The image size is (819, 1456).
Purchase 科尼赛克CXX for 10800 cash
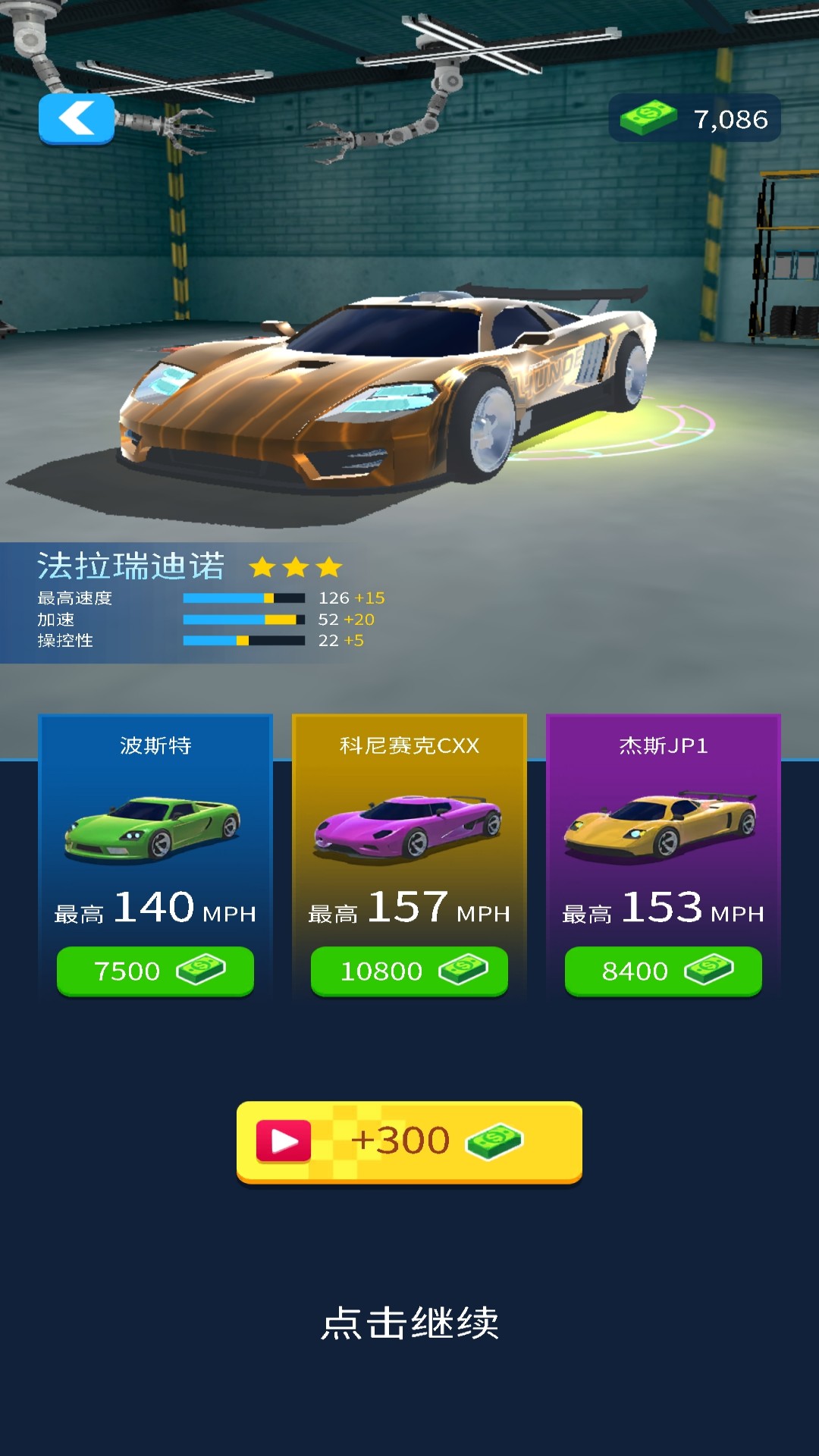click(x=409, y=971)
